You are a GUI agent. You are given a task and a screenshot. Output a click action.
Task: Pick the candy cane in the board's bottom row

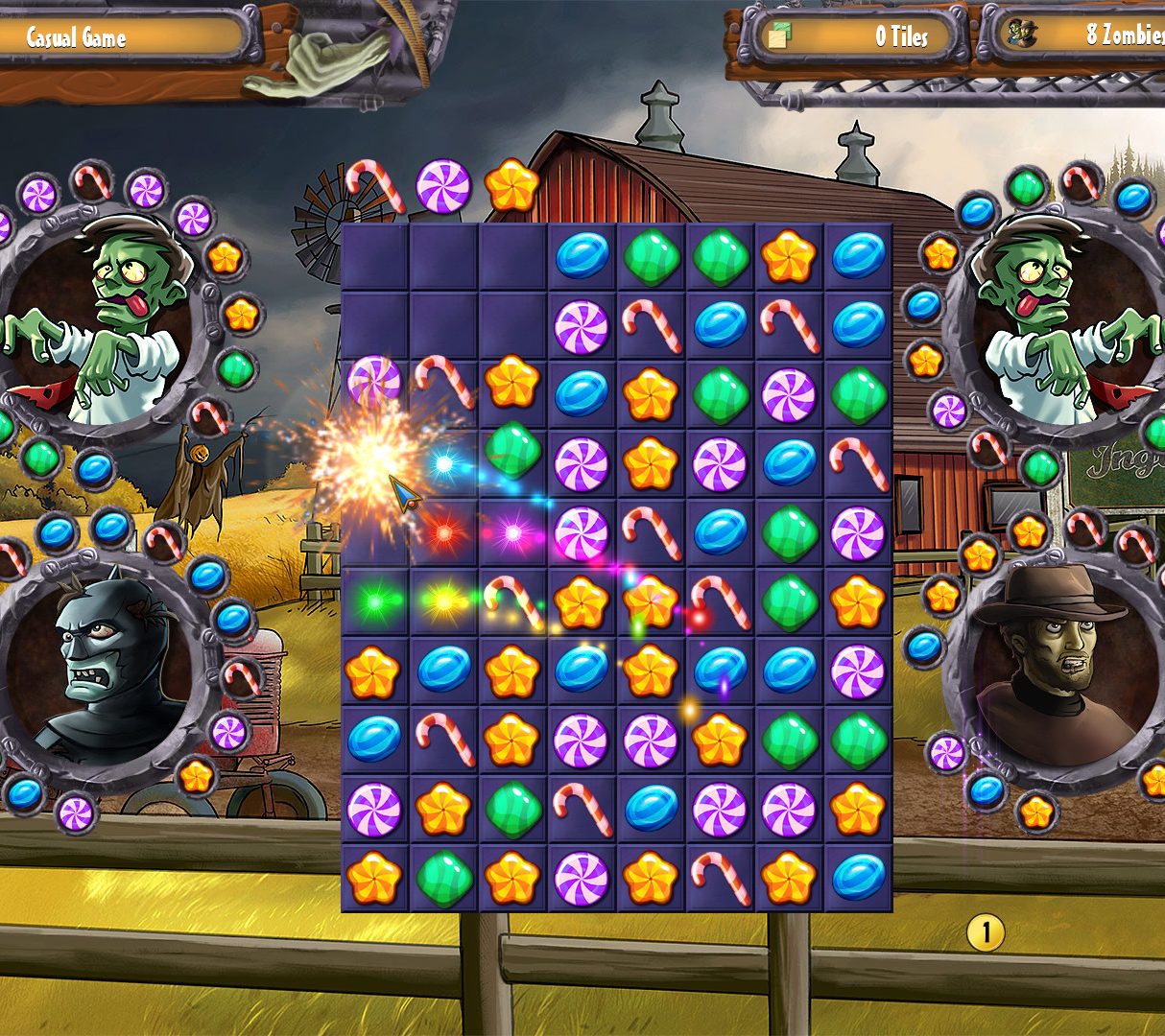719,878
